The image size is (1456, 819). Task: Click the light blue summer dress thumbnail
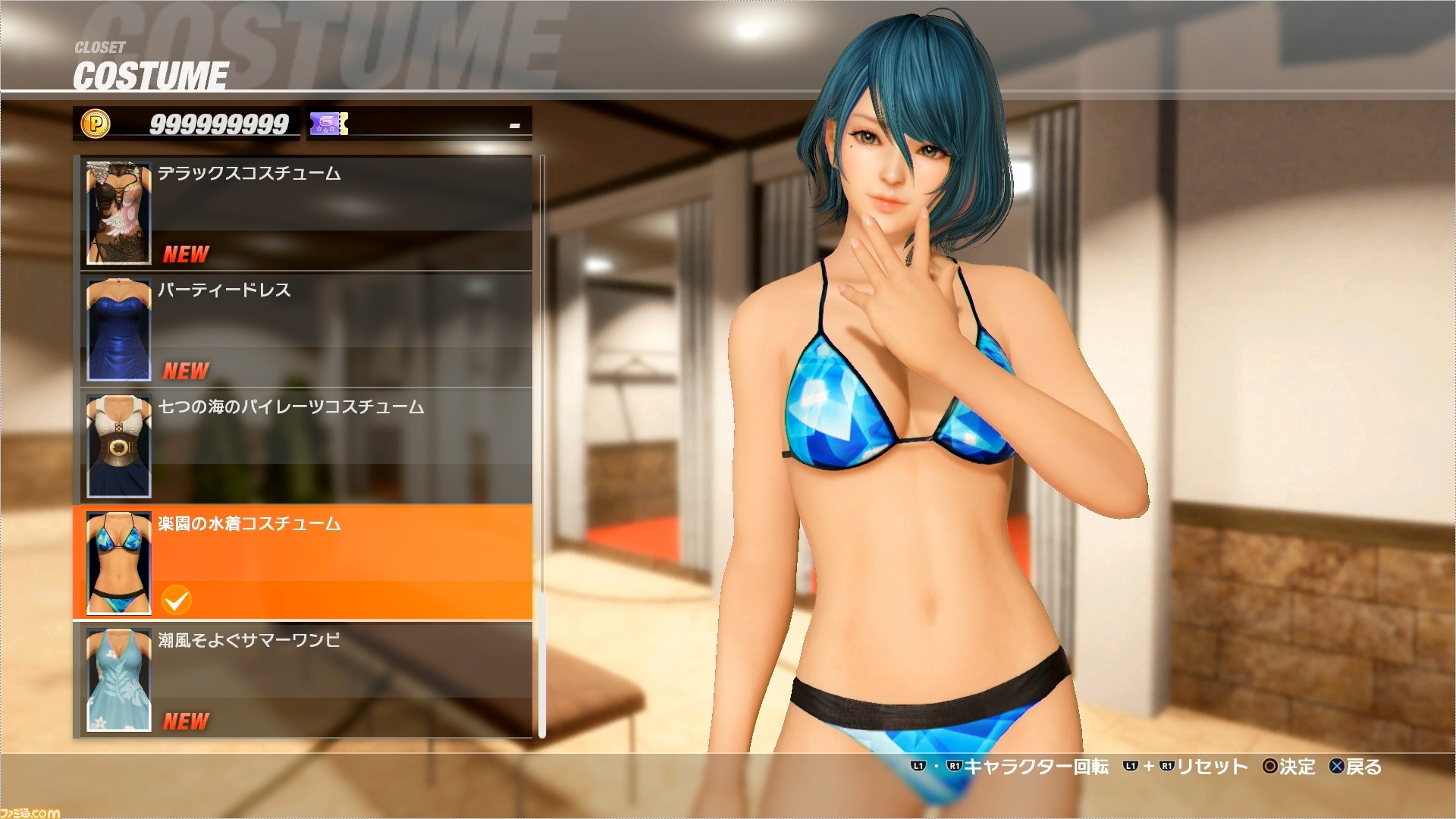click(x=118, y=679)
